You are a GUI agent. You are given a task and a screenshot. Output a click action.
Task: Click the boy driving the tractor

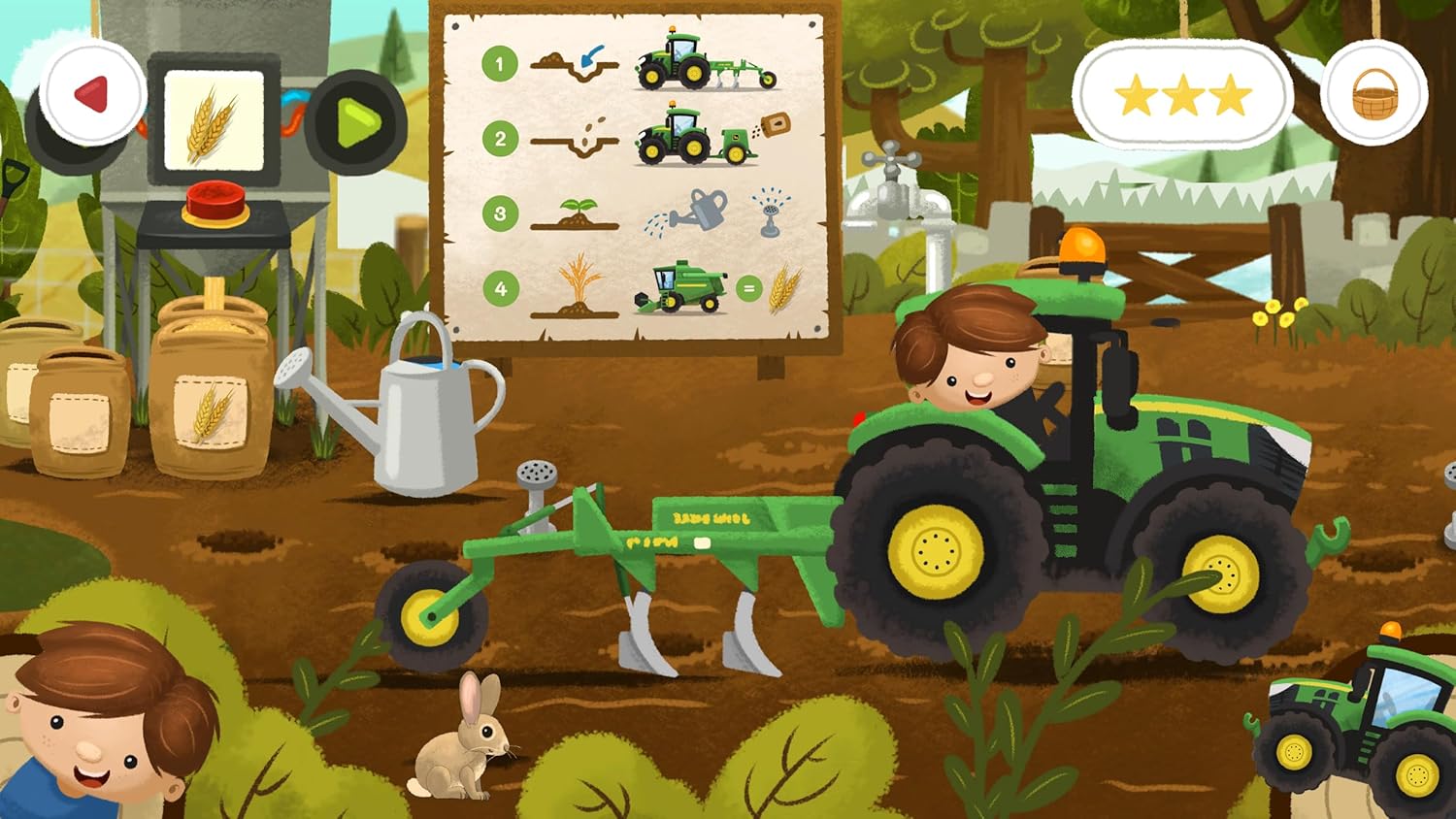[x=966, y=359]
